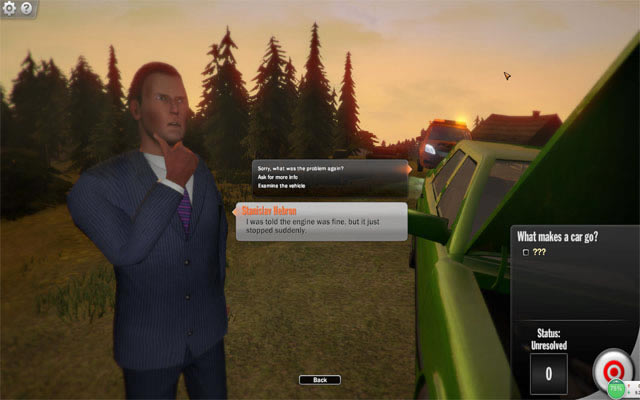Select the "Ask for more info" reply
640x400 pixels.
pyautogui.click(x=278, y=177)
